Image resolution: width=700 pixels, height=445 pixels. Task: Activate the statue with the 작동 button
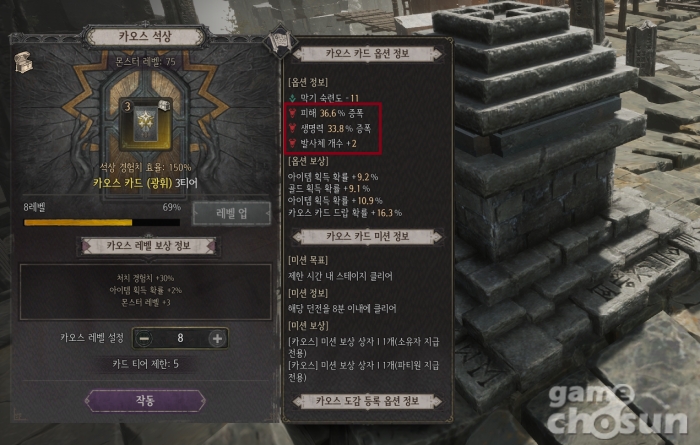pyautogui.click(x=145, y=400)
